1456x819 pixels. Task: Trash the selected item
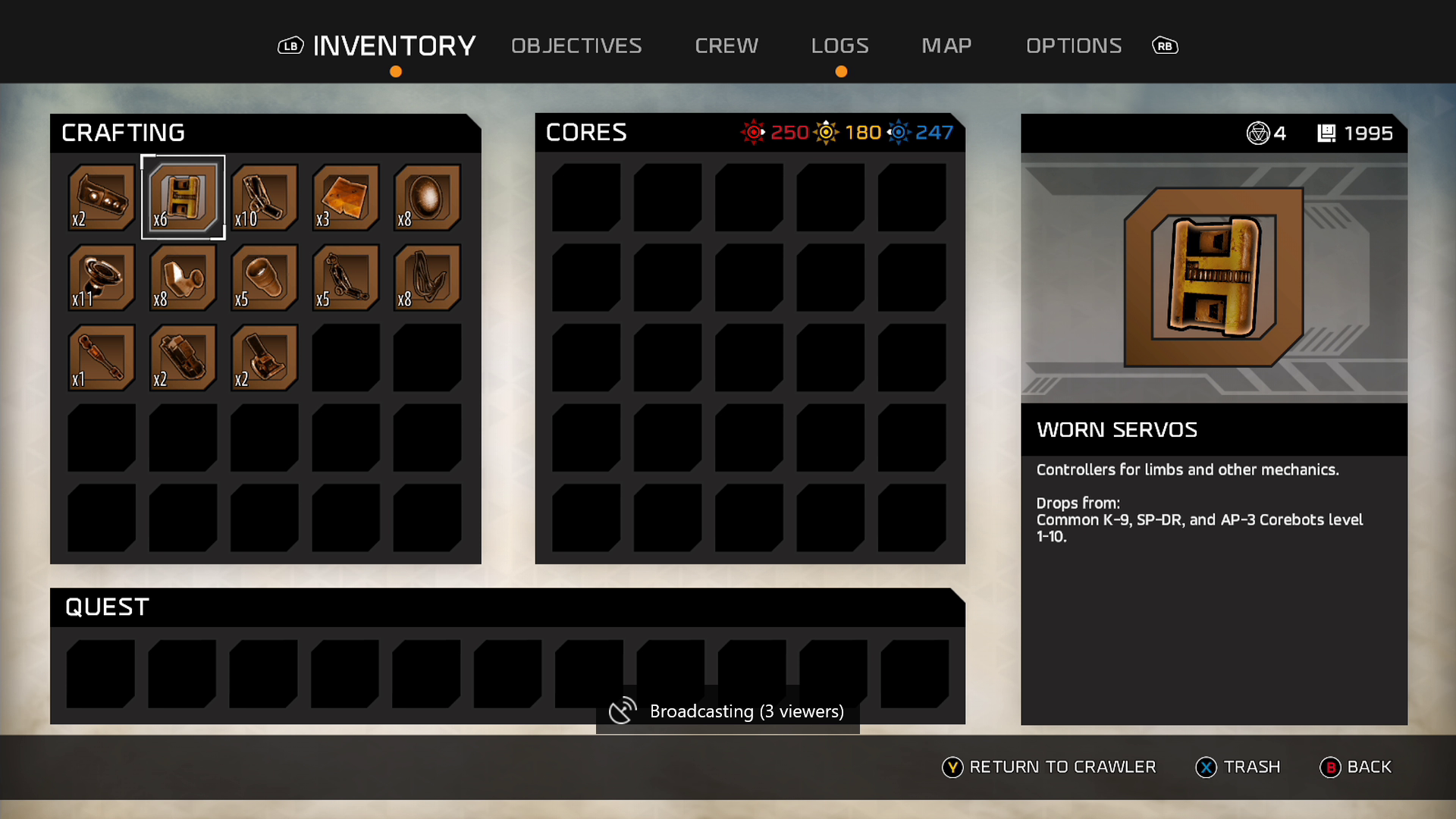pos(1238,767)
